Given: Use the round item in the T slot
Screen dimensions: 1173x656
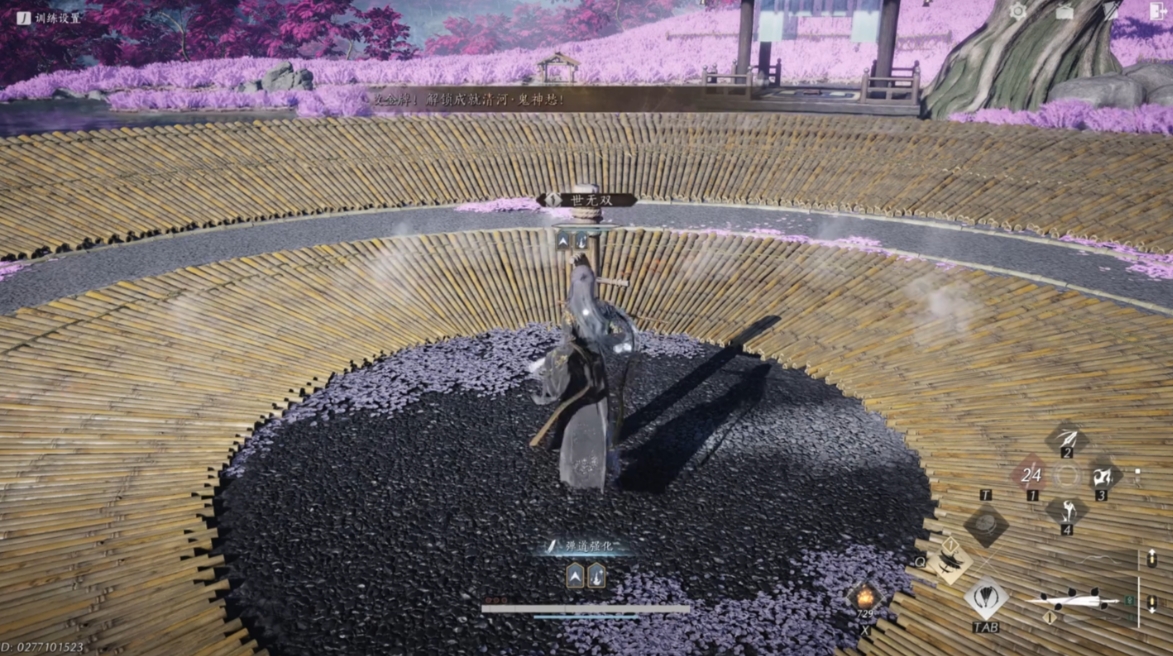Looking at the screenshot, I should (x=986, y=524).
